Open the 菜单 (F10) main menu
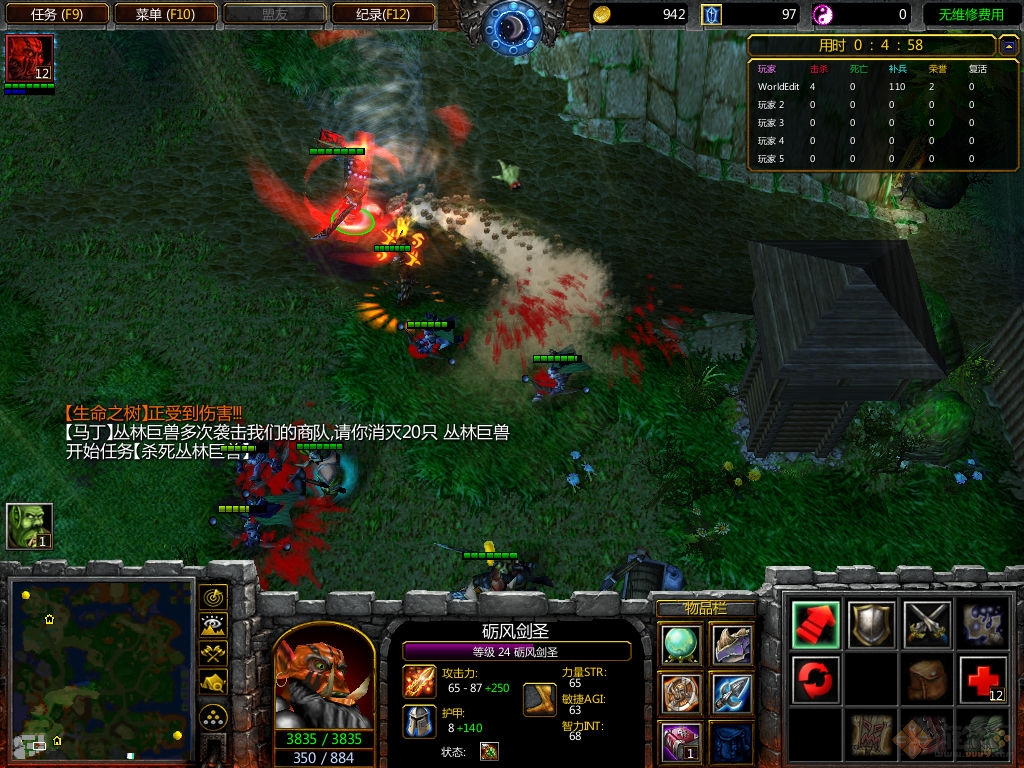1024x768 pixels. coord(165,14)
